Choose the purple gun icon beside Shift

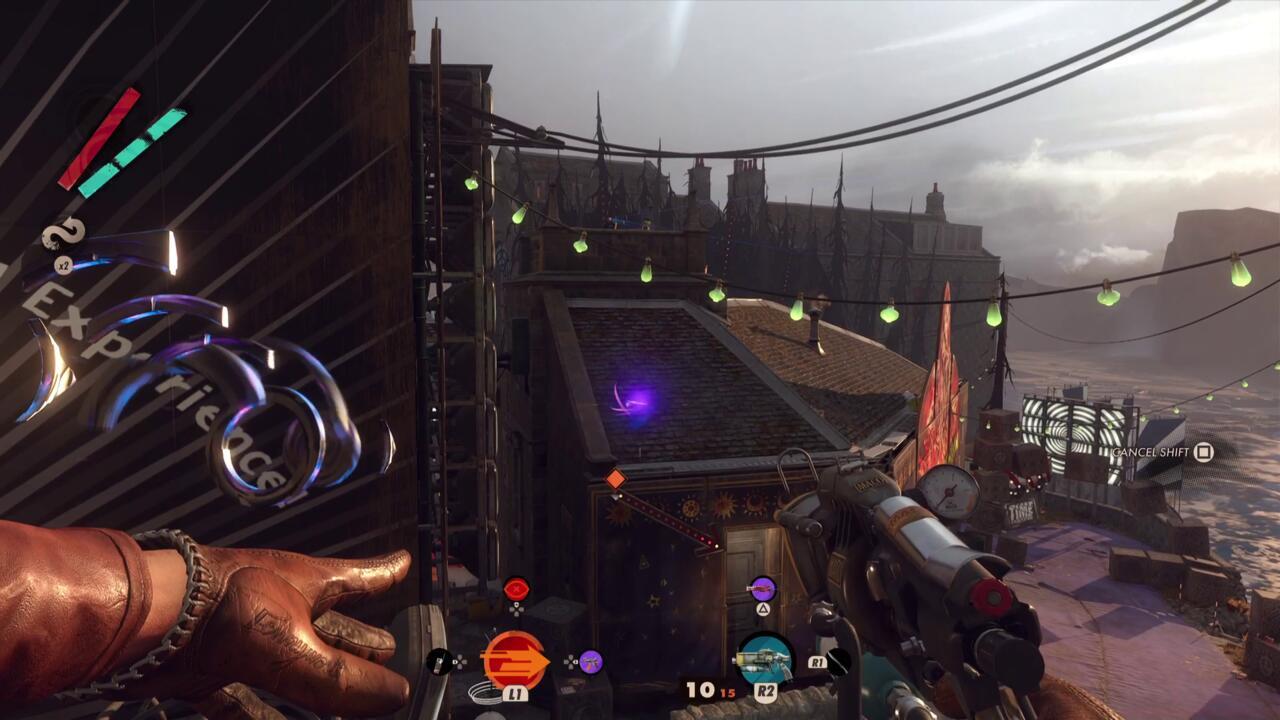pyautogui.click(x=590, y=661)
